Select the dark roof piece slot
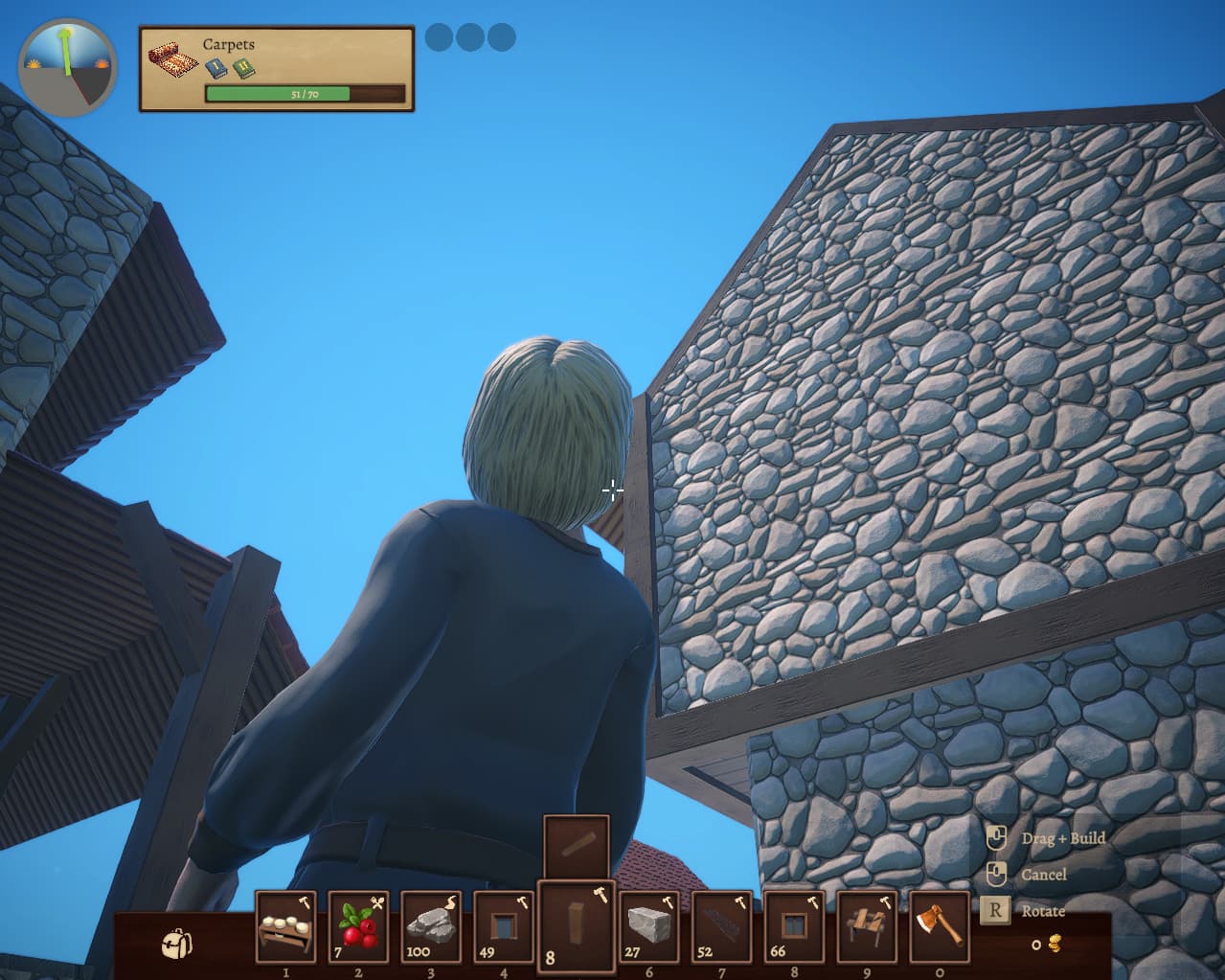This screenshot has width=1225, height=980. point(721,927)
